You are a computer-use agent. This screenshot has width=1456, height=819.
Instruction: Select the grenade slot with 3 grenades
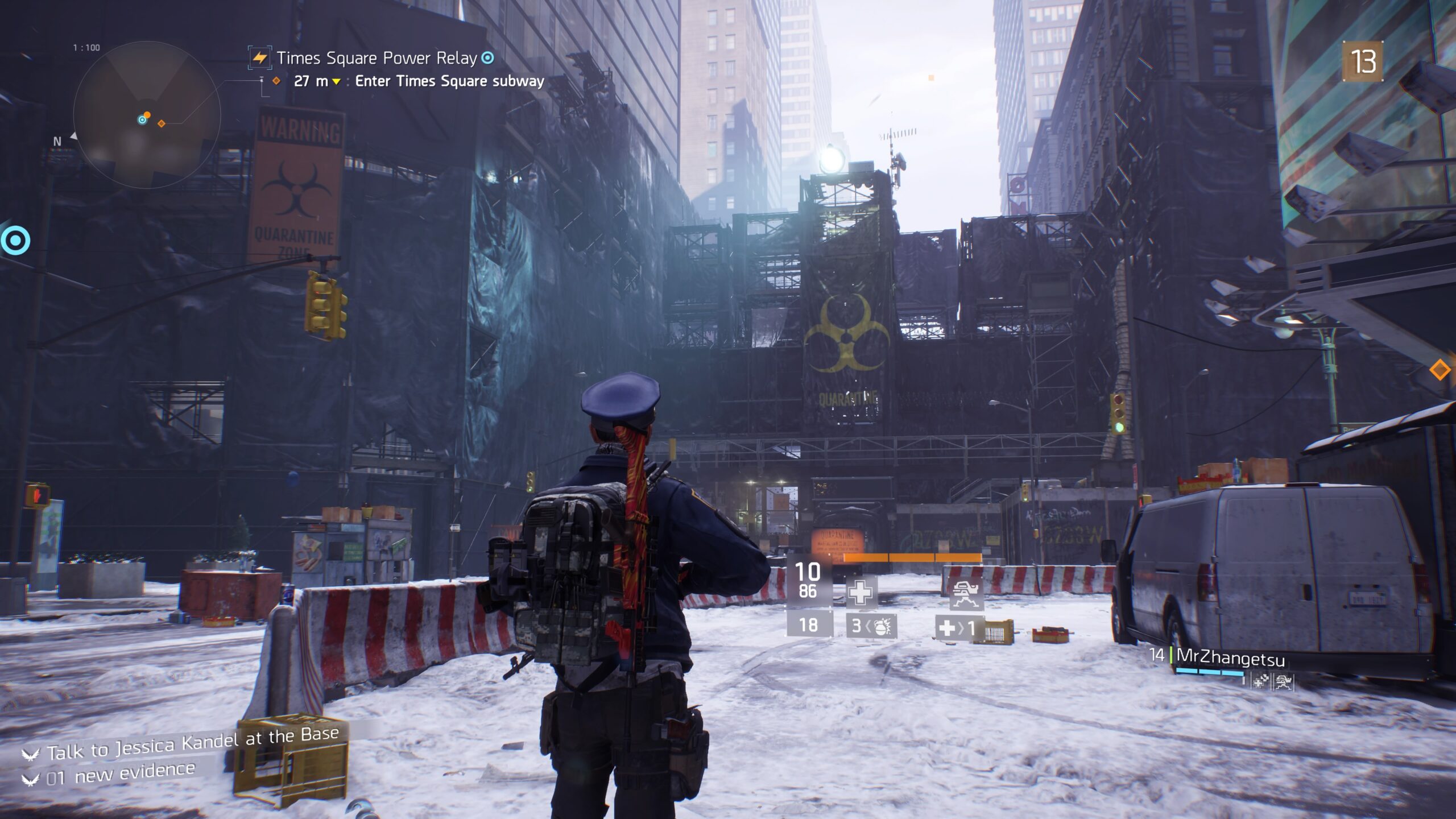(x=871, y=627)
